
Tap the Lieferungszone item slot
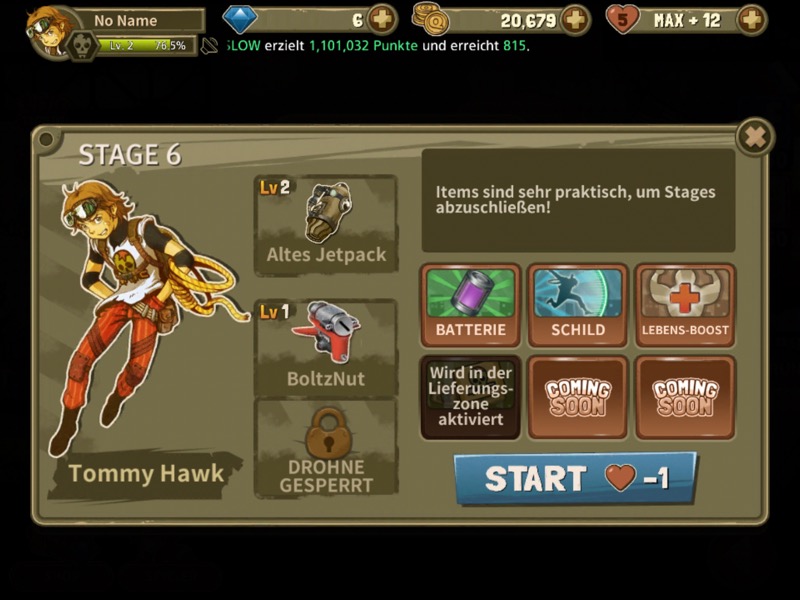471,398
